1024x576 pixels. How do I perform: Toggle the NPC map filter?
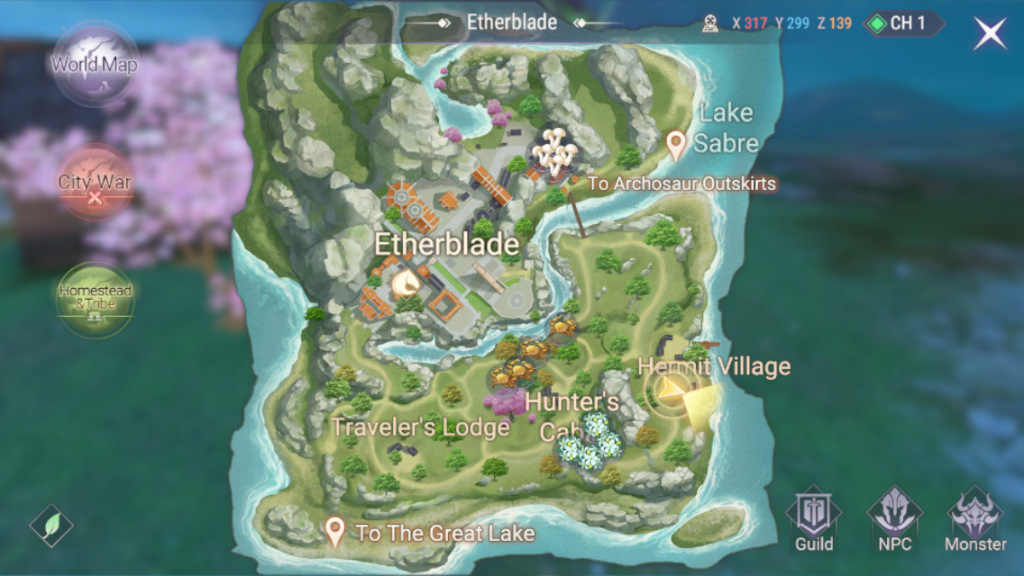pyautogui.click(x=894, y=520)
